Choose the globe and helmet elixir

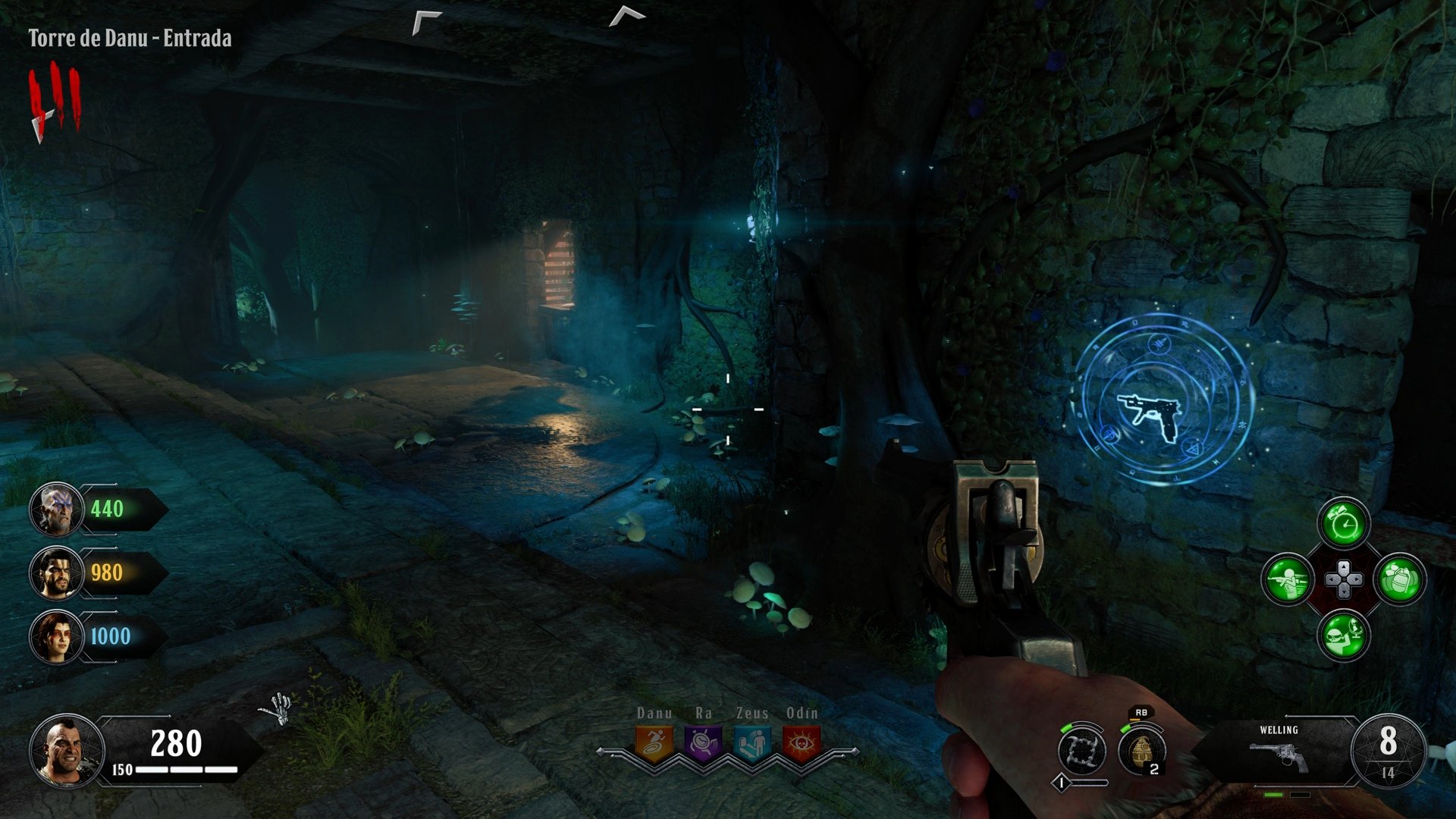1344,635
